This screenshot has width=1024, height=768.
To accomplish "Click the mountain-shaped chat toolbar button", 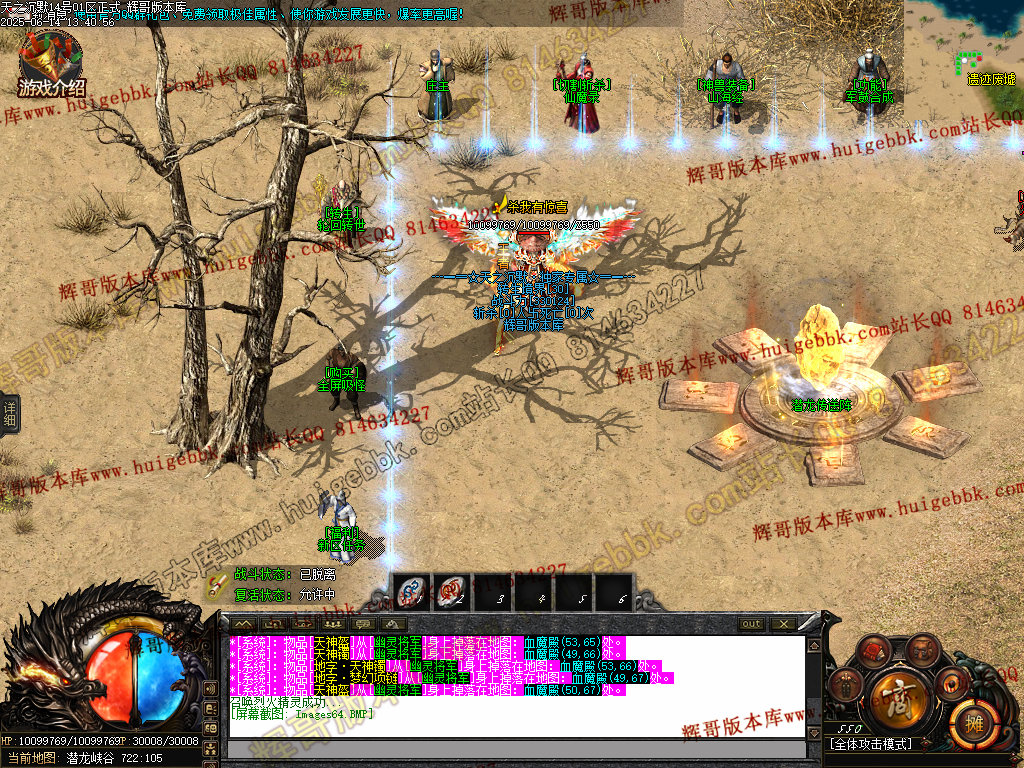I will [x=243, y=624].
